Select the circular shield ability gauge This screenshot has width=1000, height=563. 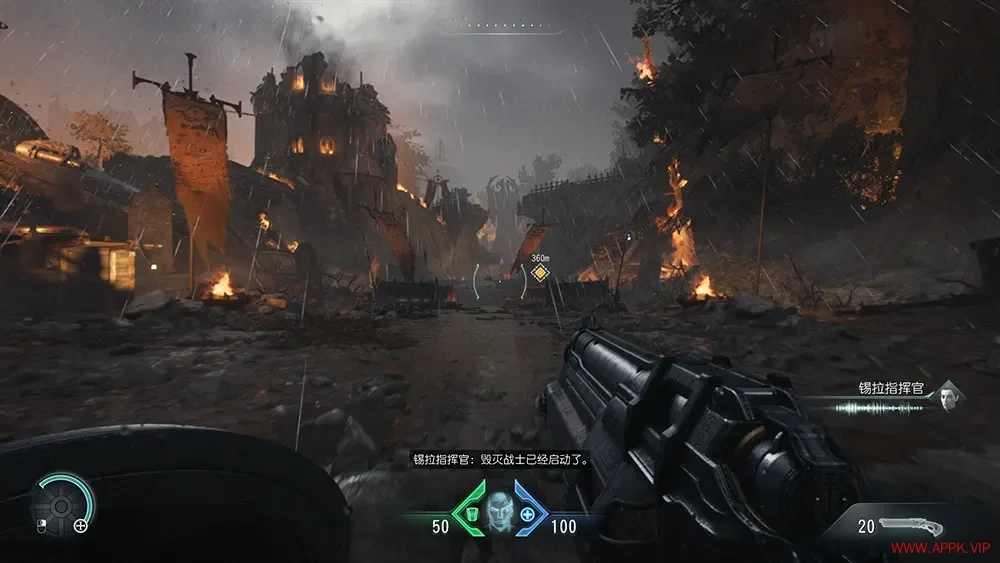[x=60, y=505]
